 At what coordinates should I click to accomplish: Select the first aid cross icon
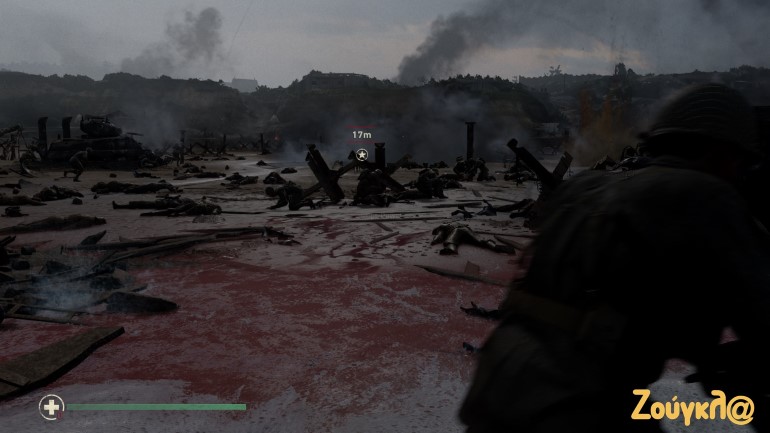click(50, 406)
